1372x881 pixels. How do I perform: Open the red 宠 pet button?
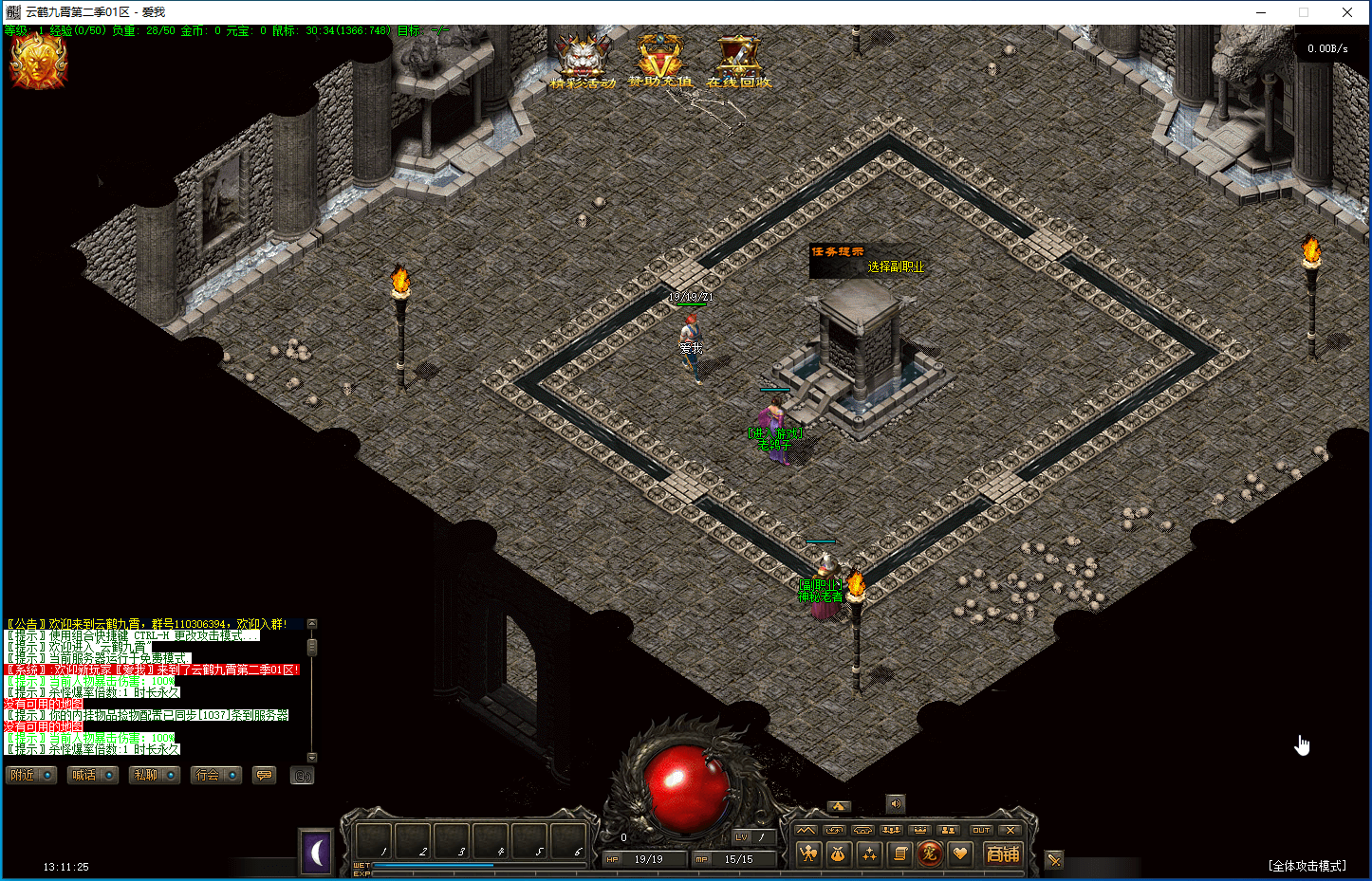930,854
